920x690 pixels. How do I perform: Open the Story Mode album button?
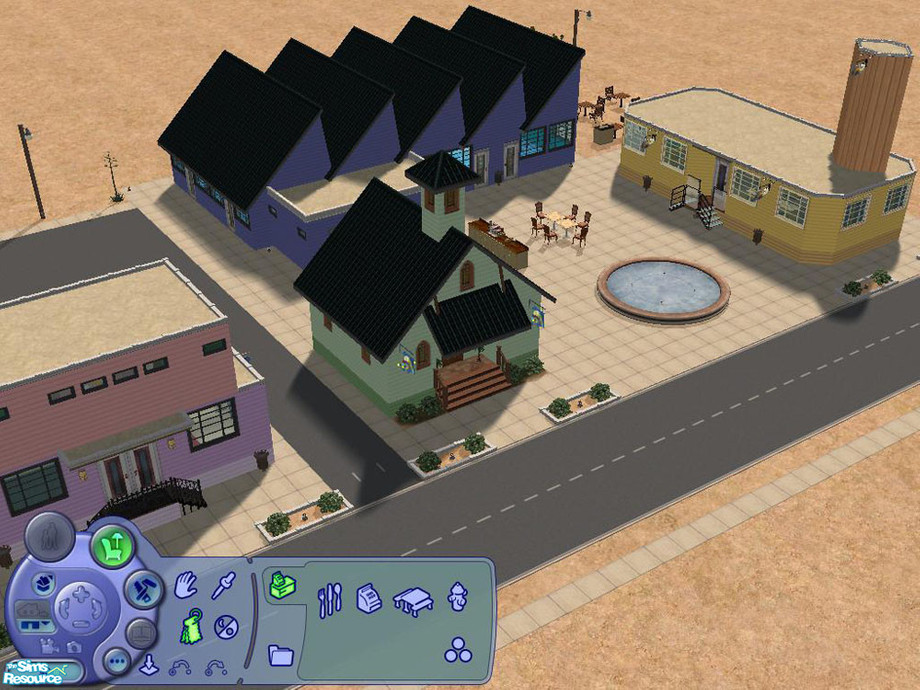(141, 633)
